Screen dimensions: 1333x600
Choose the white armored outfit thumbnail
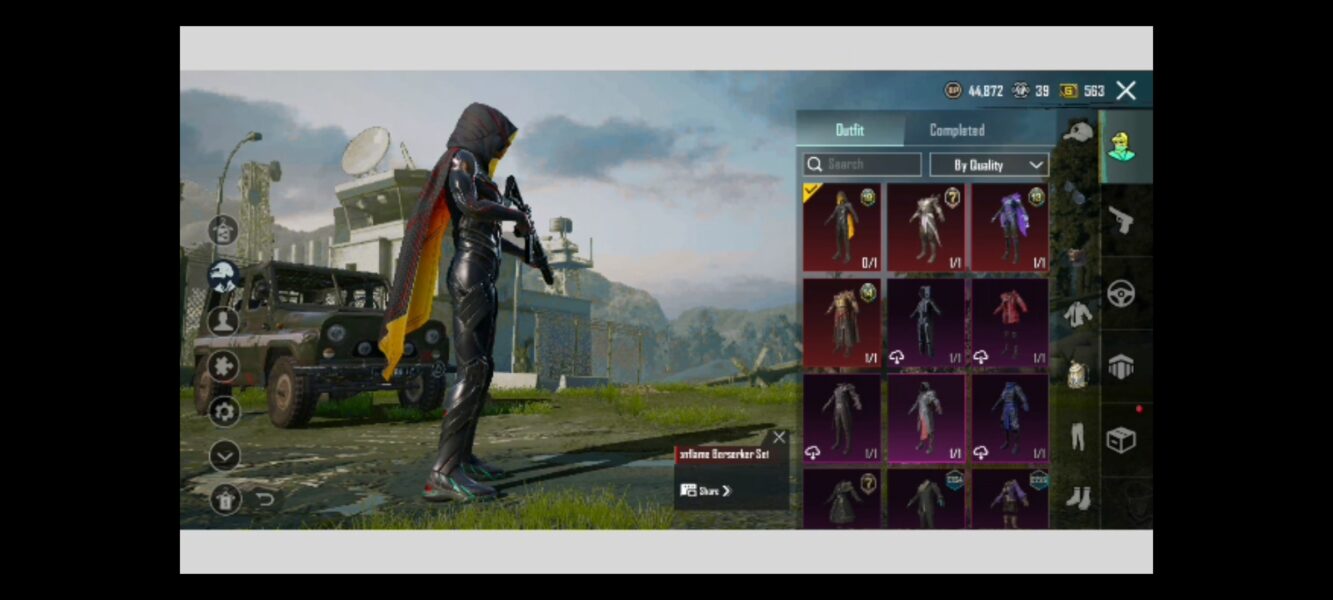coord(925,228)
